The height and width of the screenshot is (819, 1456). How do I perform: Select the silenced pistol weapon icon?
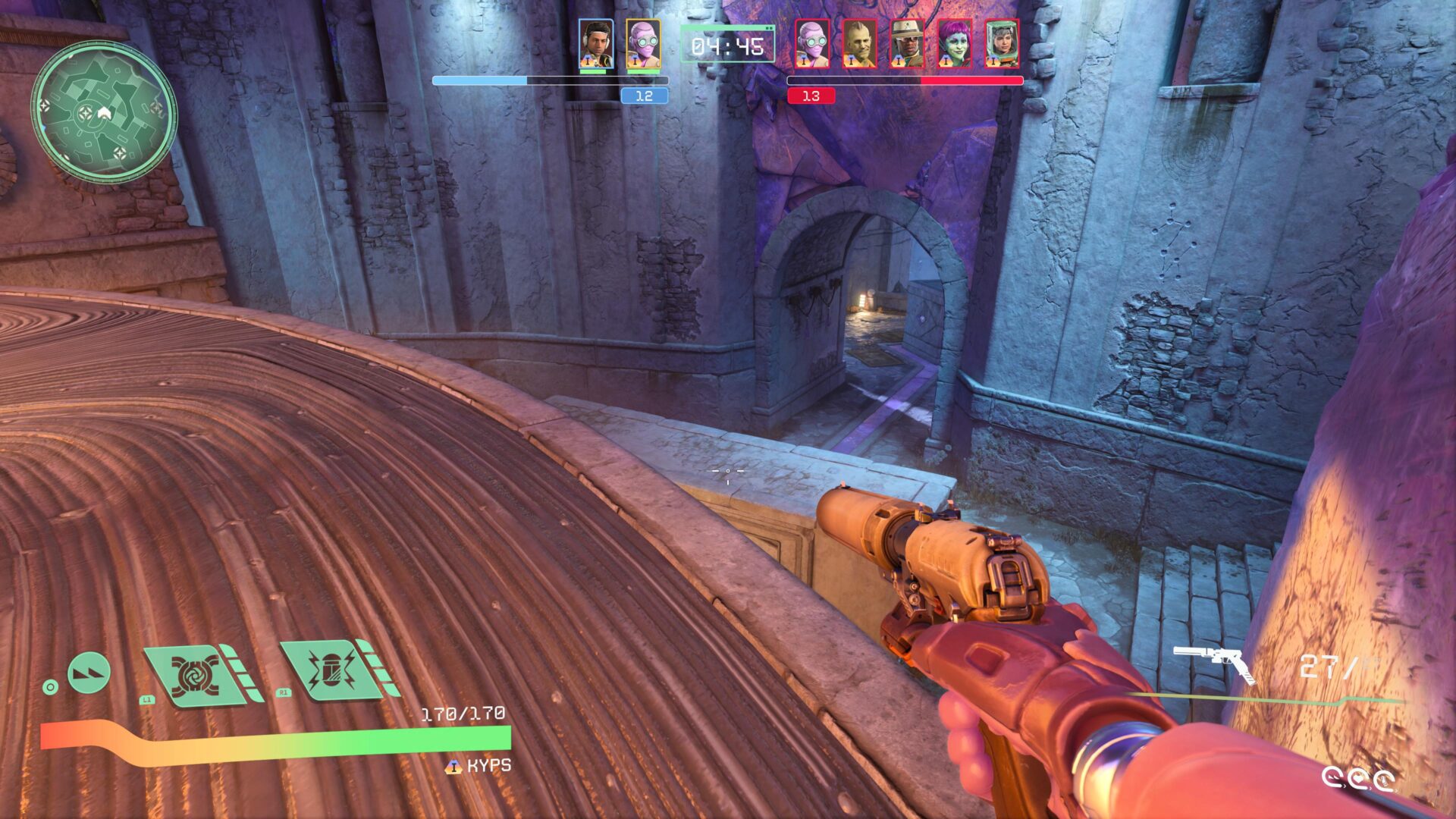[1215, 664]
